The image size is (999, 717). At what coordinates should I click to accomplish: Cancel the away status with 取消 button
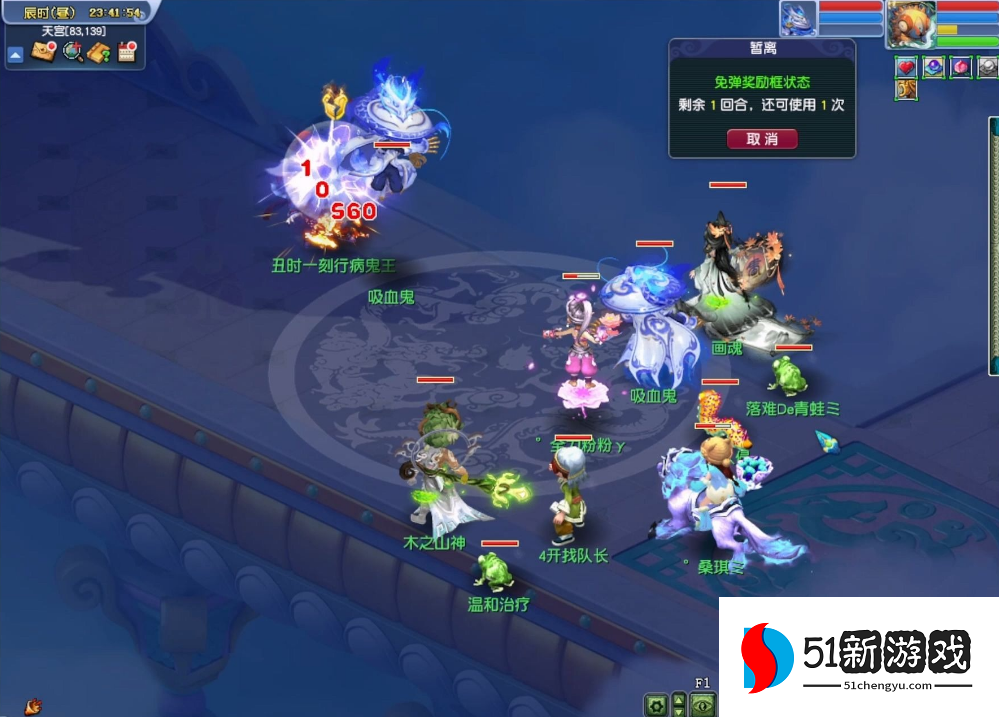point(762,139)
